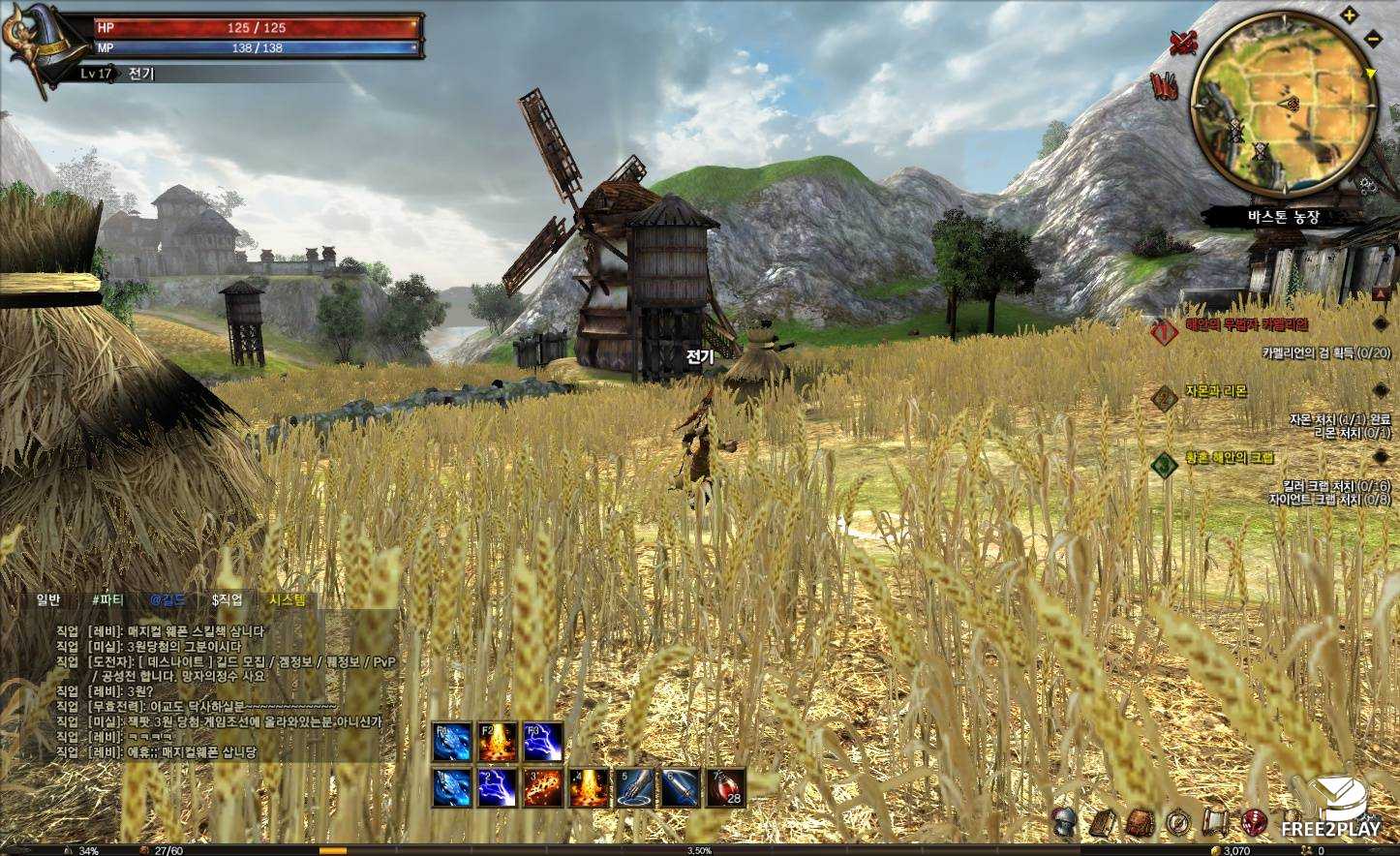Activate the slot 6 sword skill
This screenshot has height=856, width=1400.
pyautogui.click(x=681, y=787)
